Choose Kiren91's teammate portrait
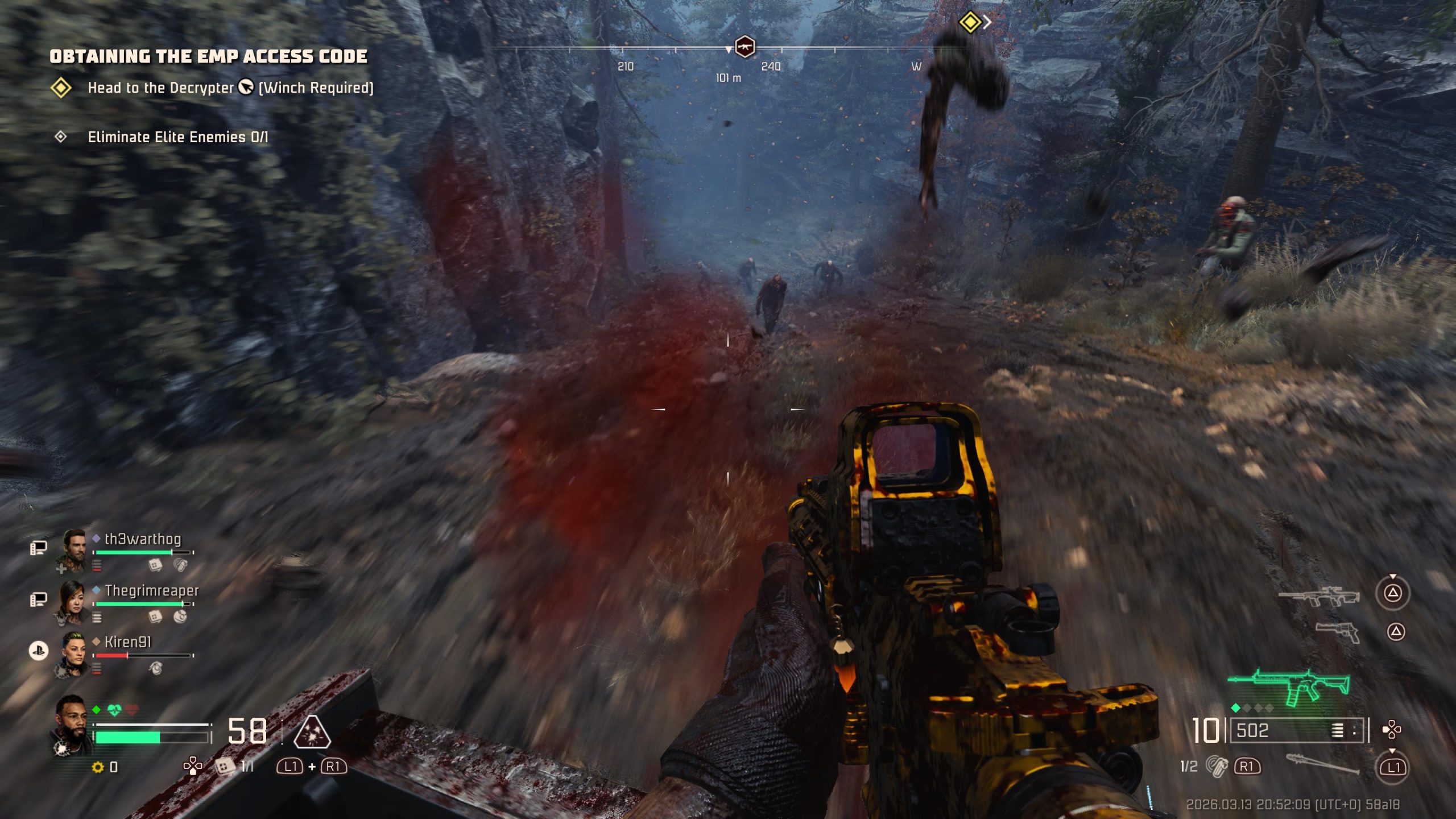 (x=73, y=652)
